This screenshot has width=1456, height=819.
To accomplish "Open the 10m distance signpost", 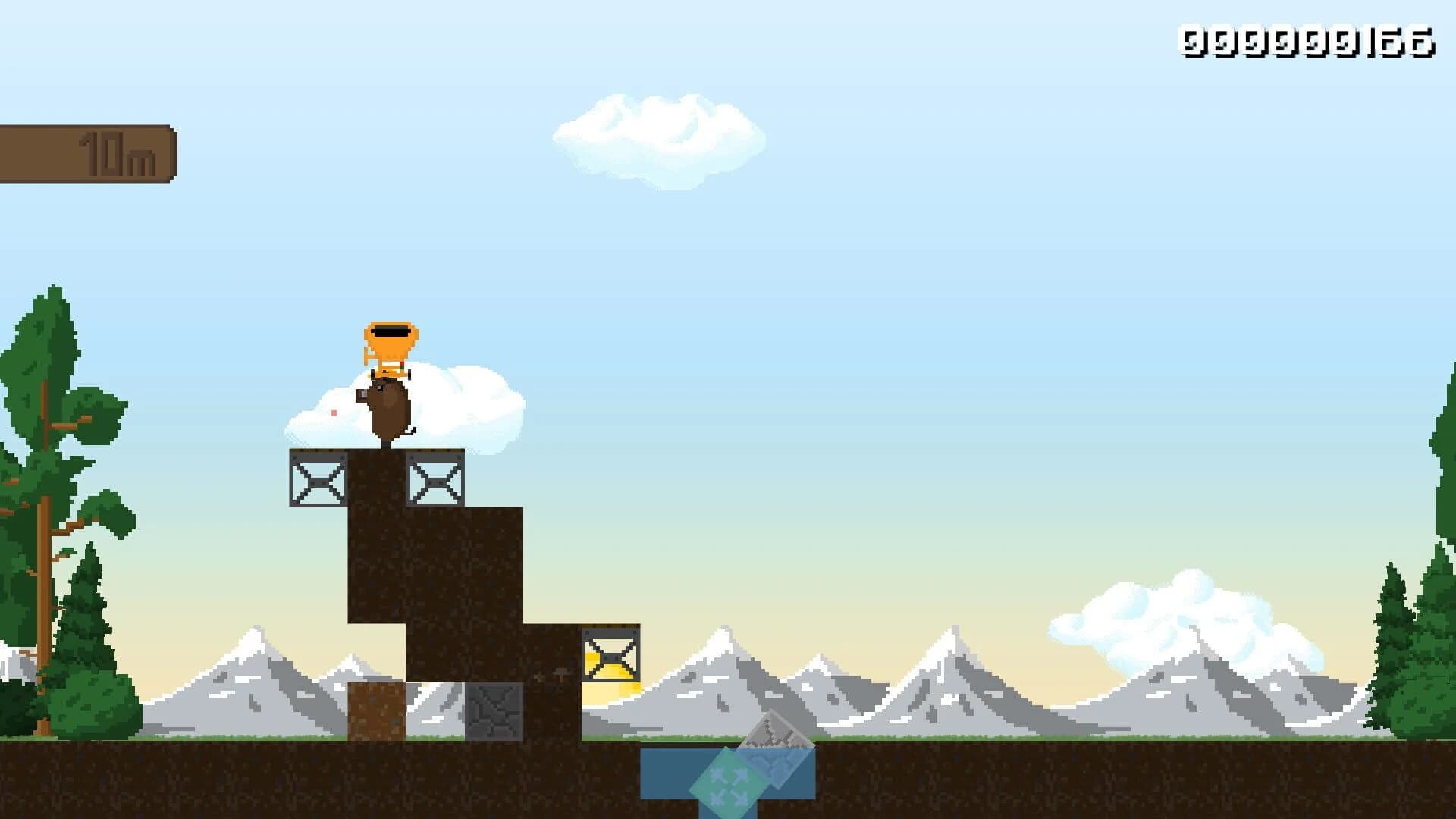I will (x=87, y=152).
